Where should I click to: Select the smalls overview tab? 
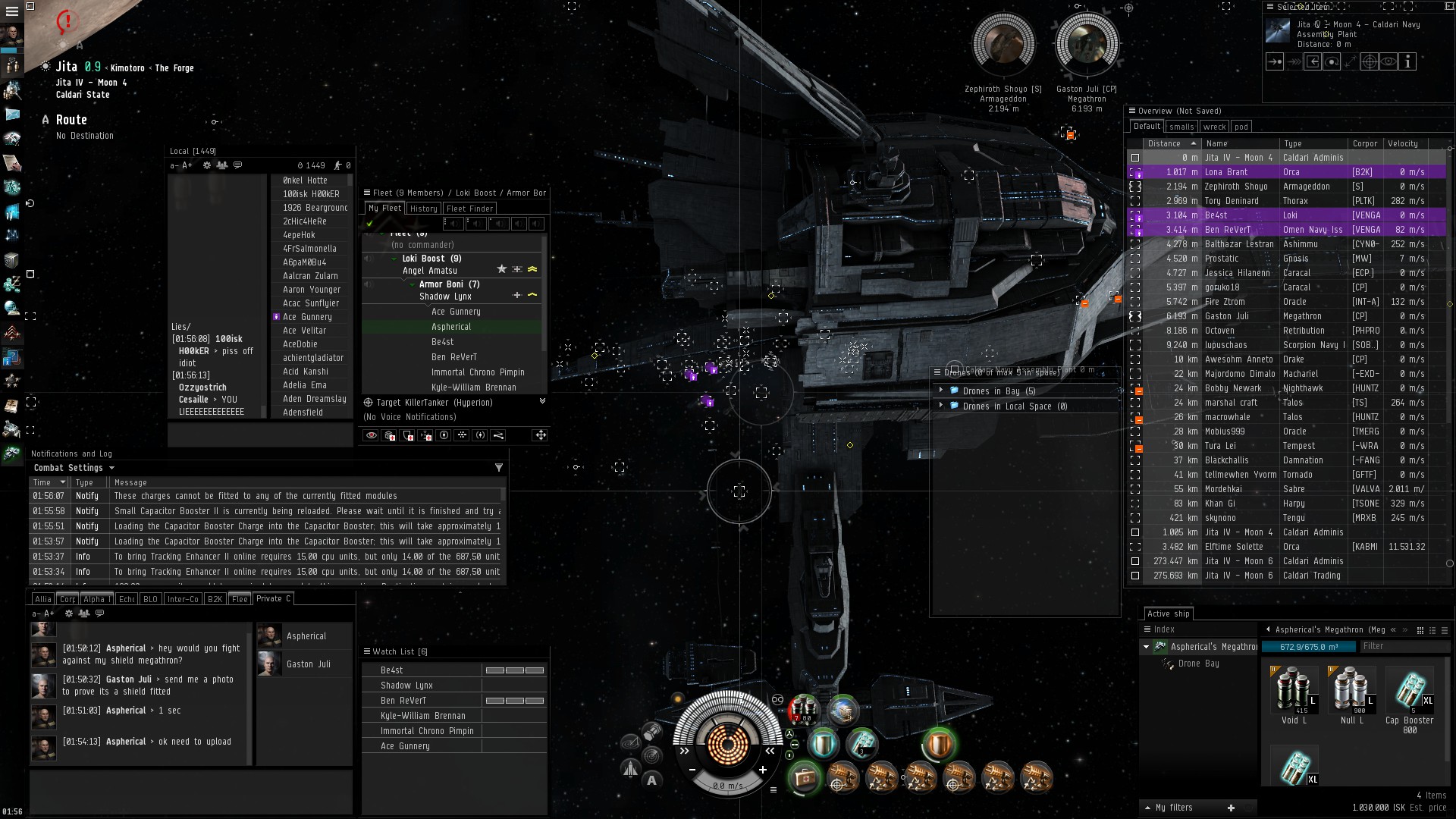click(1181, 127)
